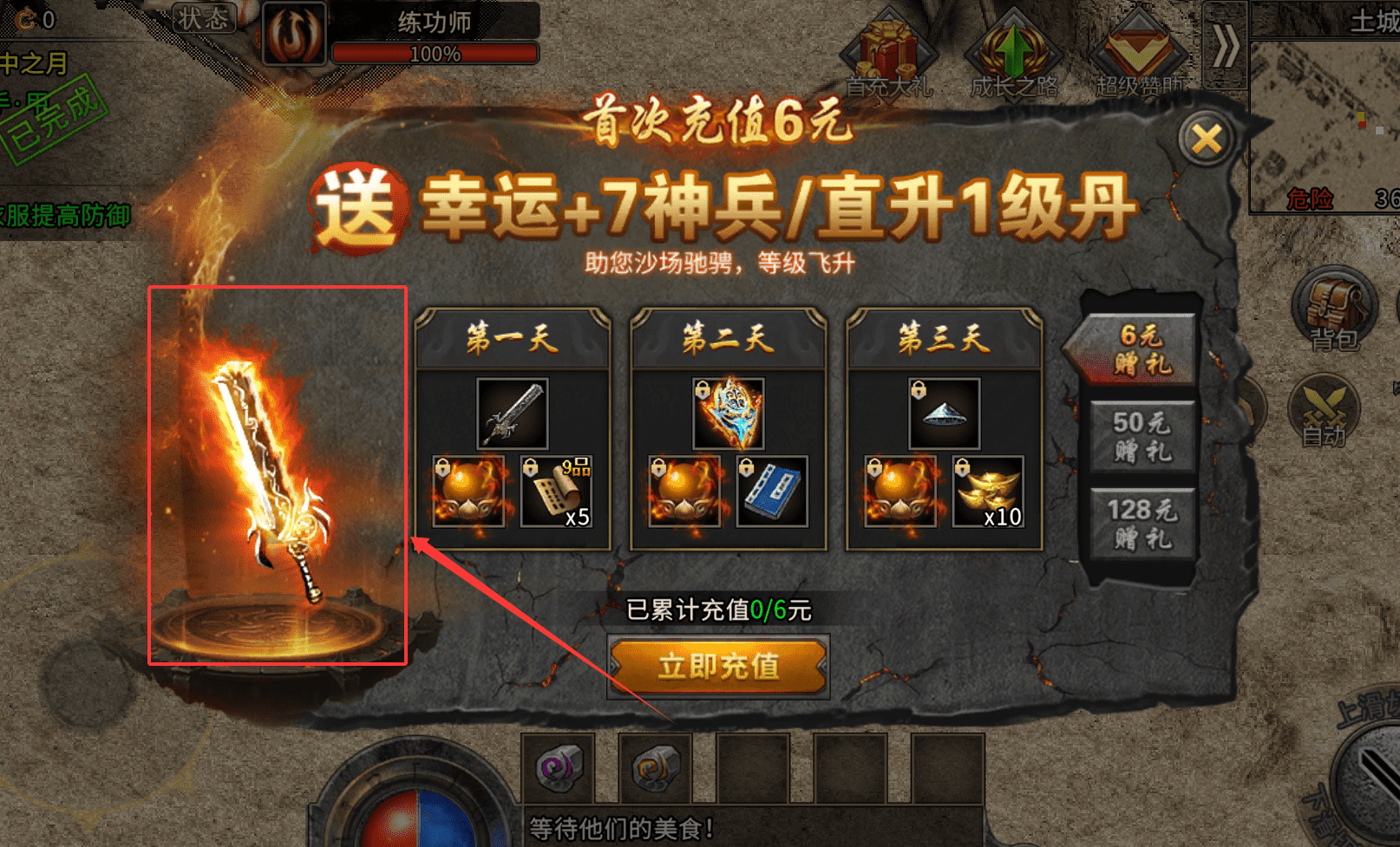Viewport: 1400px width, 847px height.
Task: Toggle 自动 auto-battle mode
Action: pyautogui.click(x=1325, y=410)
